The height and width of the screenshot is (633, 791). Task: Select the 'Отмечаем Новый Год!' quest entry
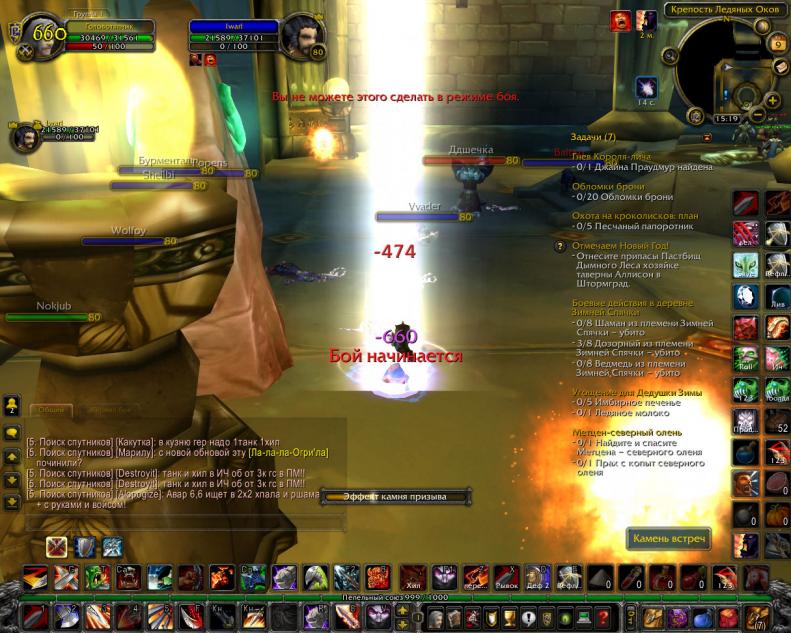click(620, 245)
